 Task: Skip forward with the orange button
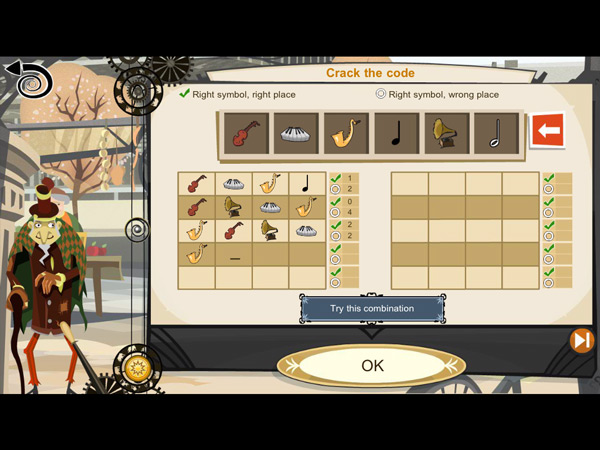tap(581, 341)
